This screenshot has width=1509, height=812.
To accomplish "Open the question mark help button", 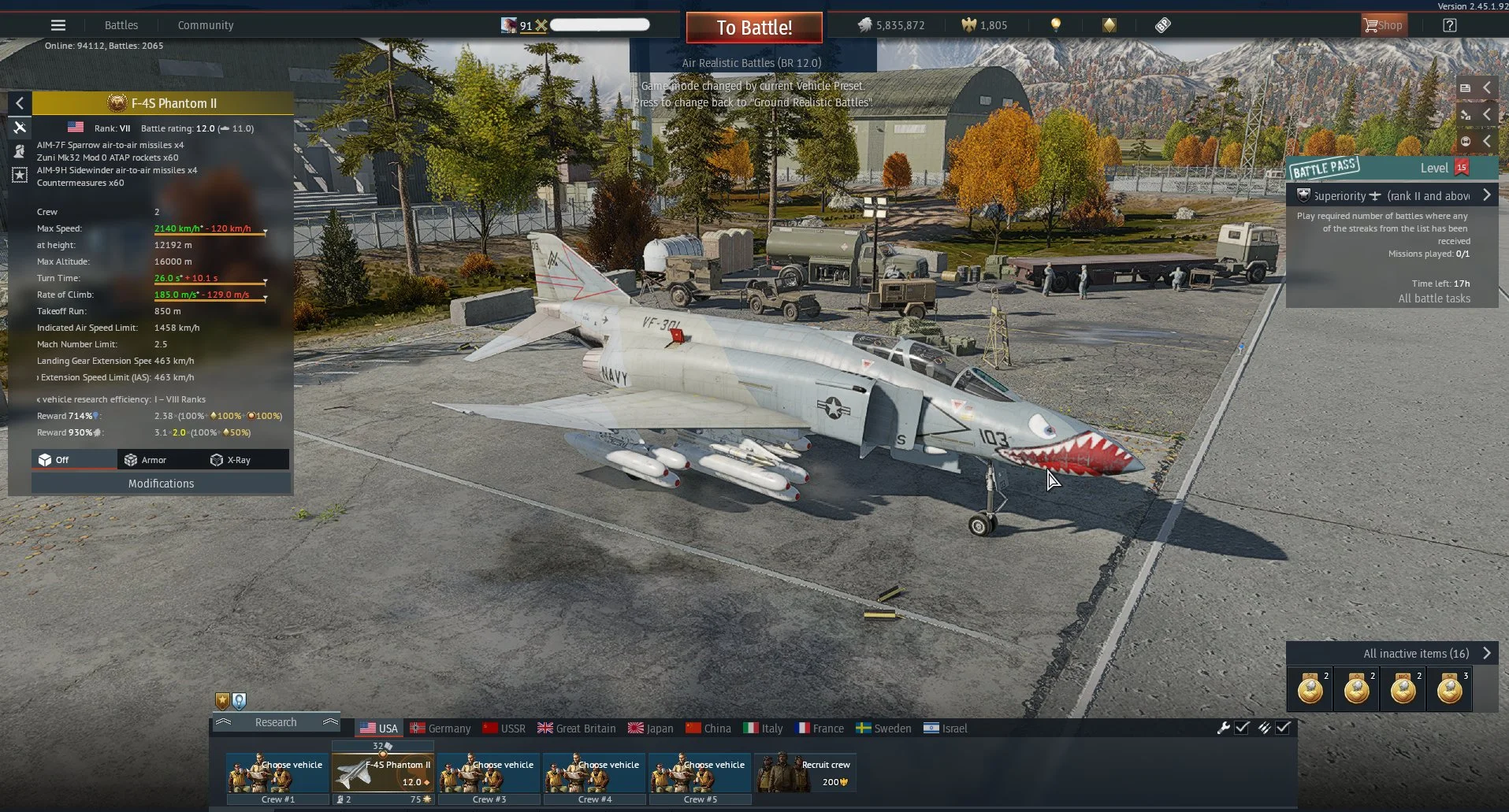I will (x=1449, y=25).
